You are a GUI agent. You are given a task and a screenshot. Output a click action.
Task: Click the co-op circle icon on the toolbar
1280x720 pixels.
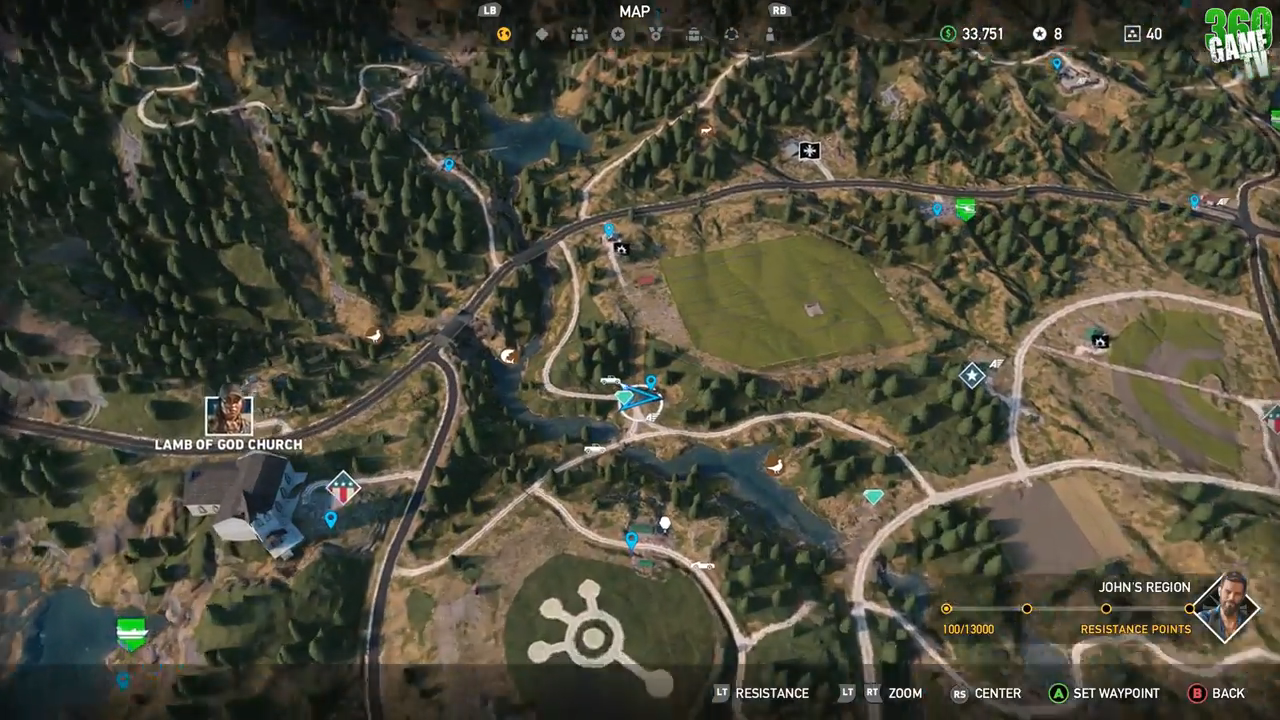click(x=731, y=33)
